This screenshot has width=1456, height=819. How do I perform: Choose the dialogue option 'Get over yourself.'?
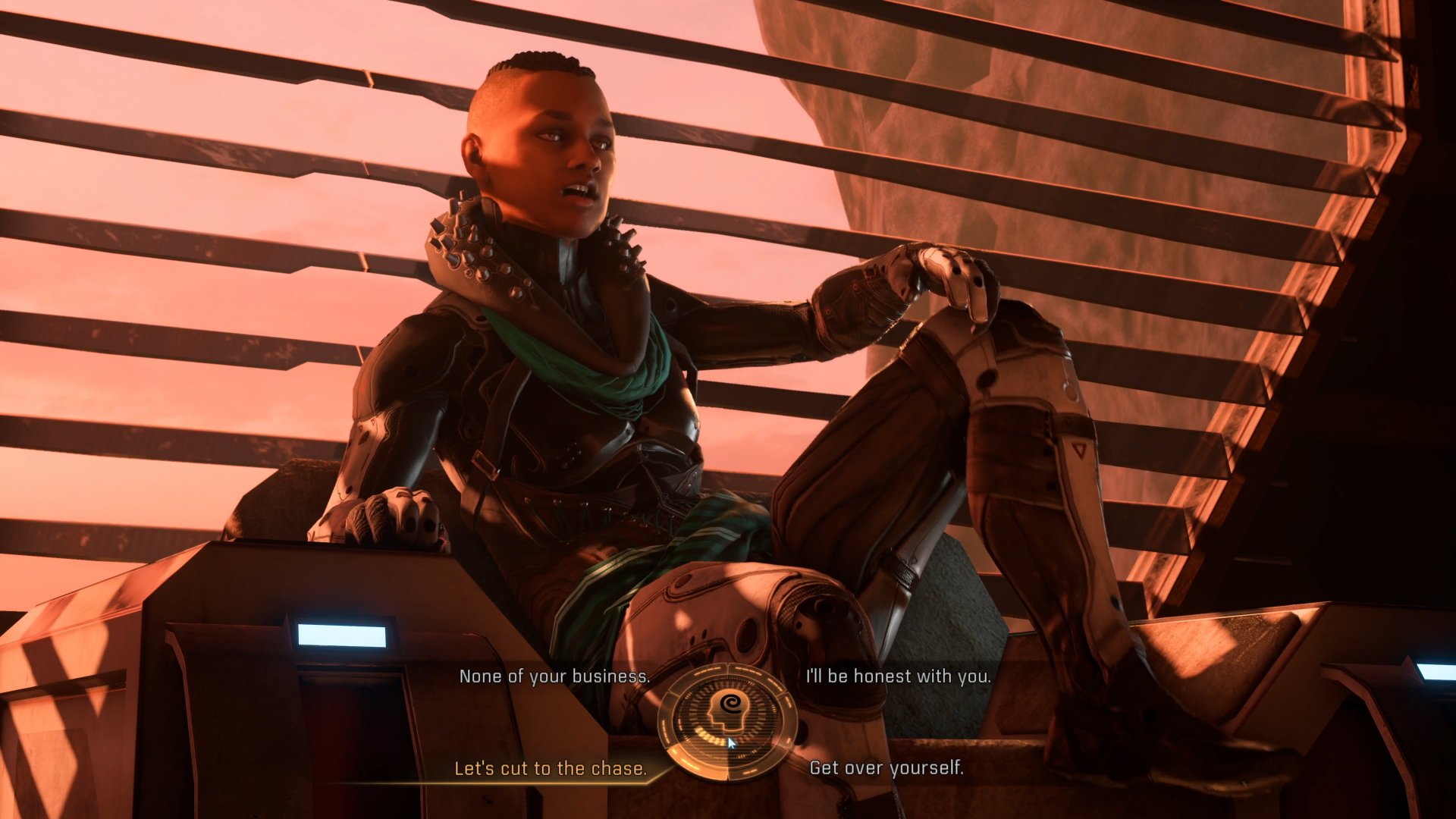pos(886,768)
